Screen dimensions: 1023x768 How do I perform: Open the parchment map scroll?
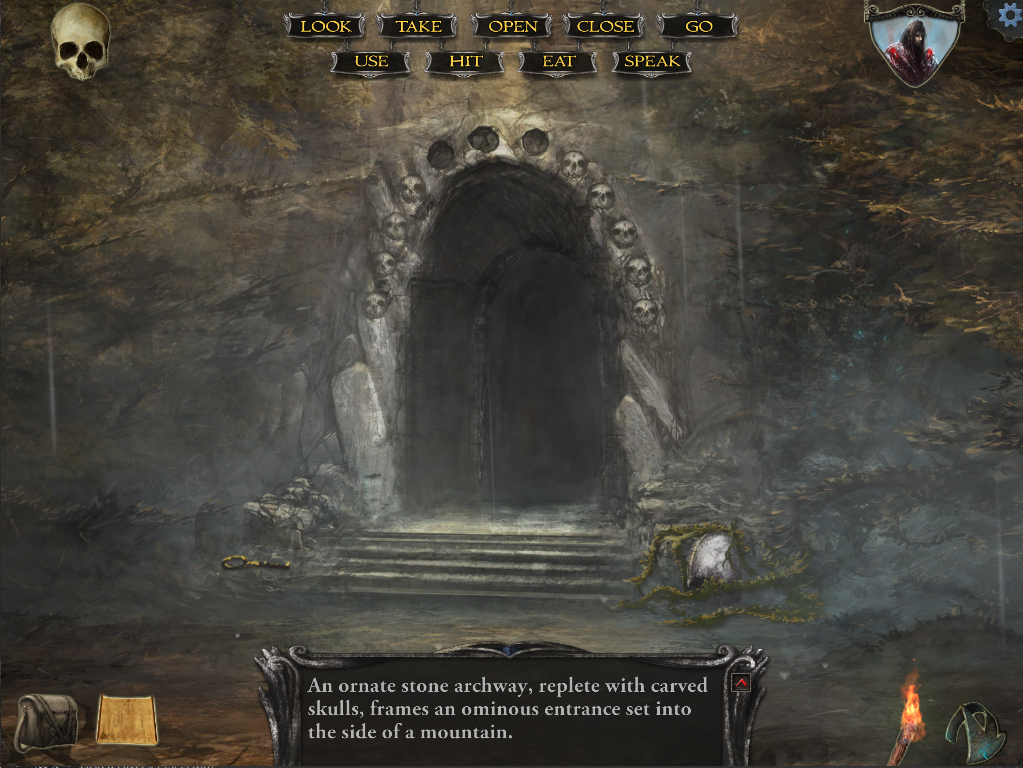tap(127, 720)
